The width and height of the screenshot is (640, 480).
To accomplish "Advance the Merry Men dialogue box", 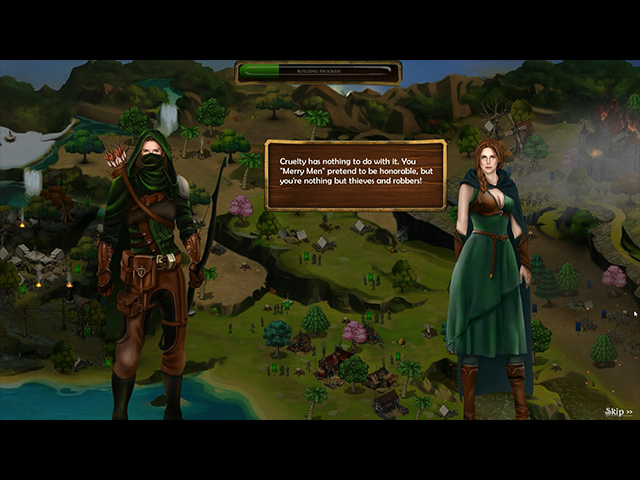I will 355,175.
